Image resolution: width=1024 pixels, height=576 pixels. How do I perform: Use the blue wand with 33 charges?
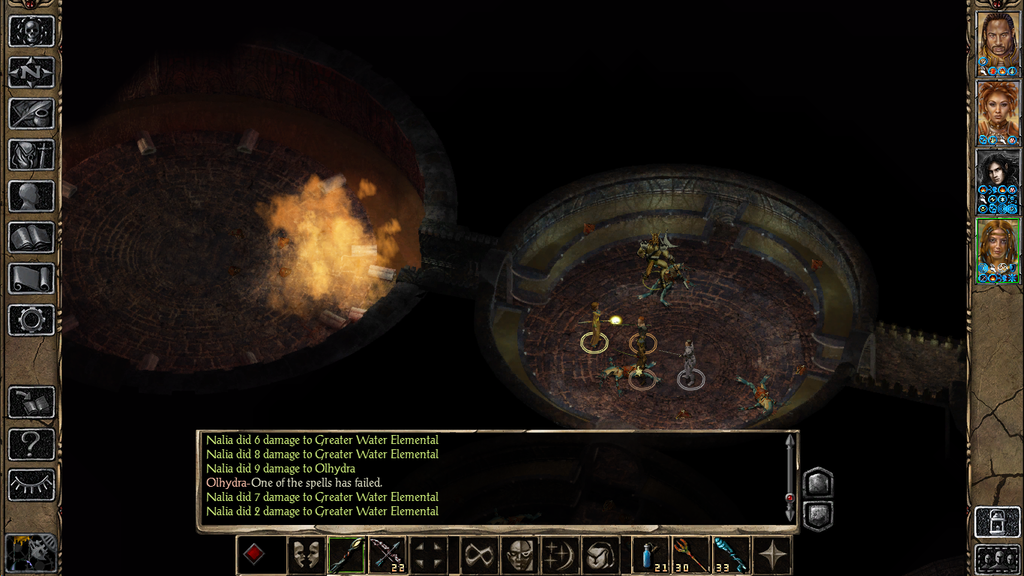tap(732, 555)
